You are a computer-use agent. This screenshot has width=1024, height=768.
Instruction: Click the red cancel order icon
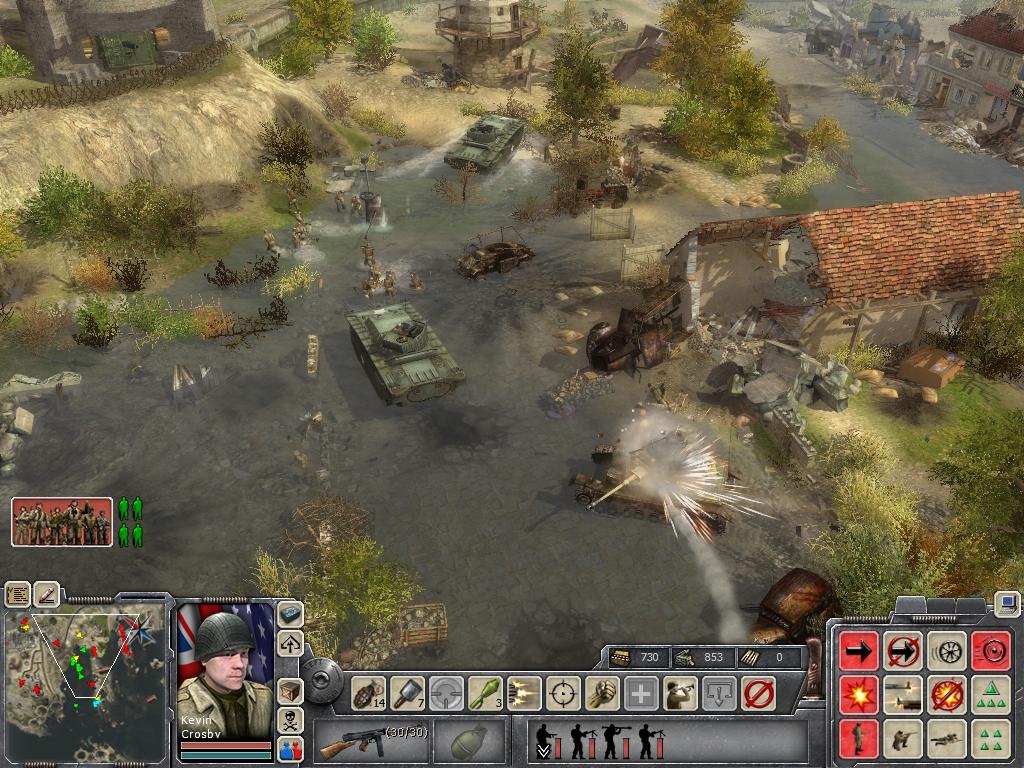[x=758, y=692]
